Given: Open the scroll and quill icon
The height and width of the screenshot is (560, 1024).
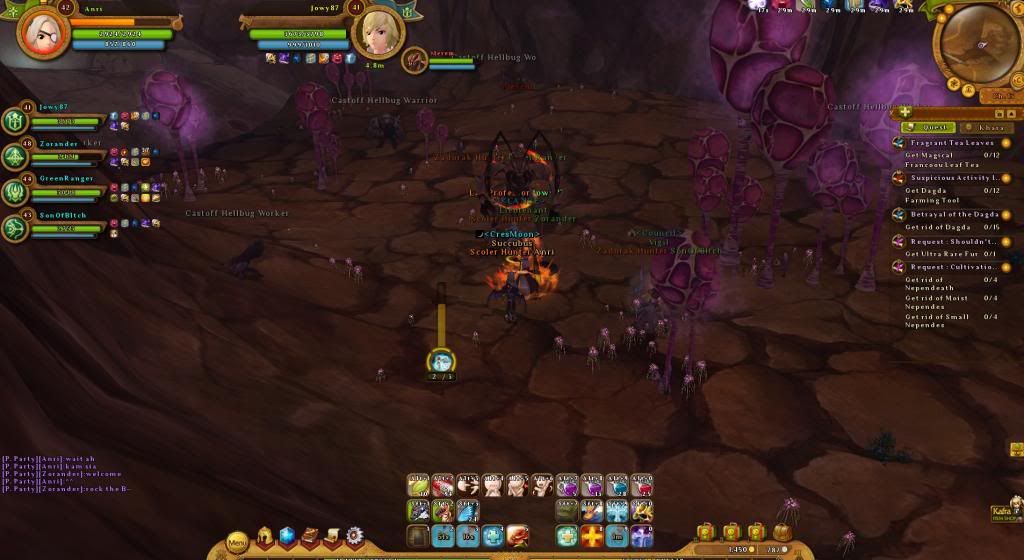Looking at the screenshot, I should click(x=332, y=537).
